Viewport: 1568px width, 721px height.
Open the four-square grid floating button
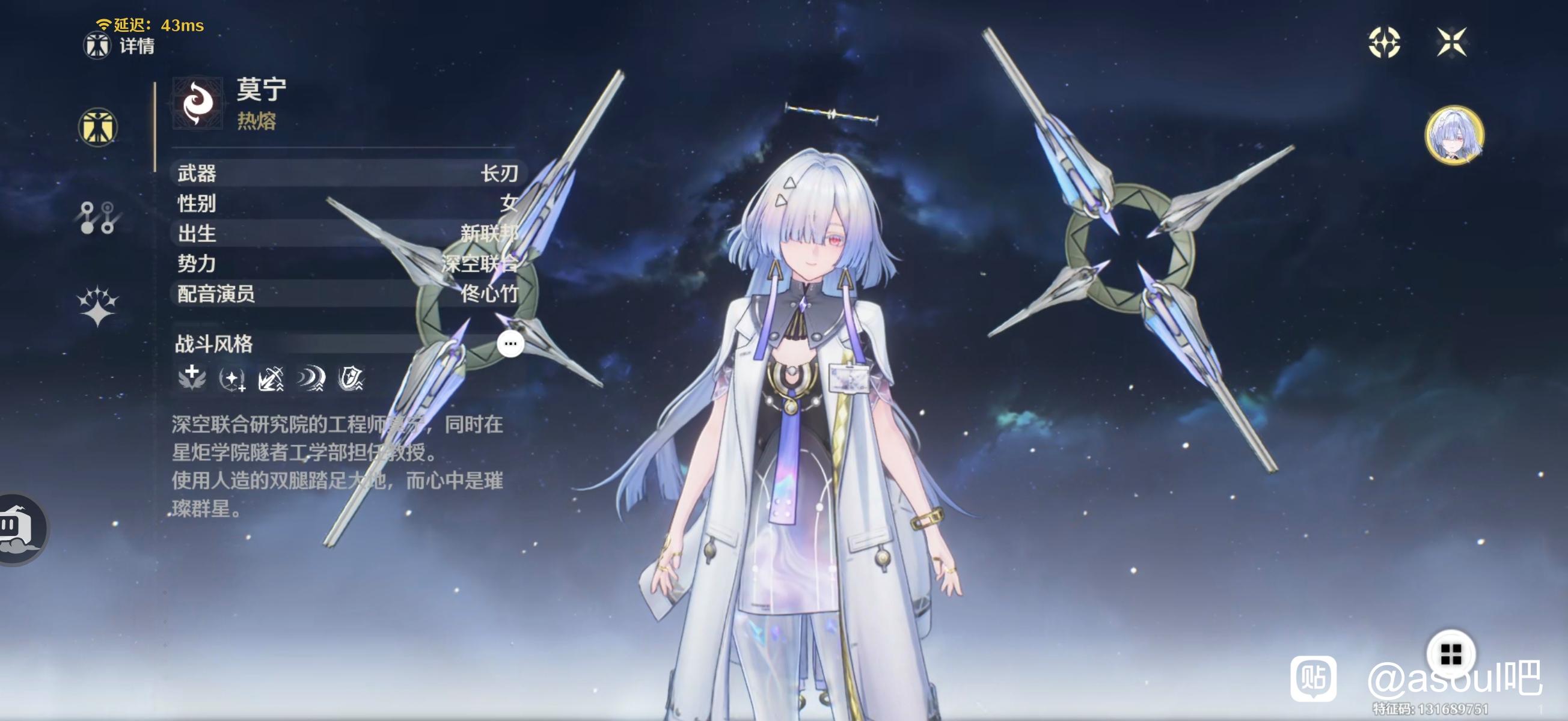(x=1451, y=654)
